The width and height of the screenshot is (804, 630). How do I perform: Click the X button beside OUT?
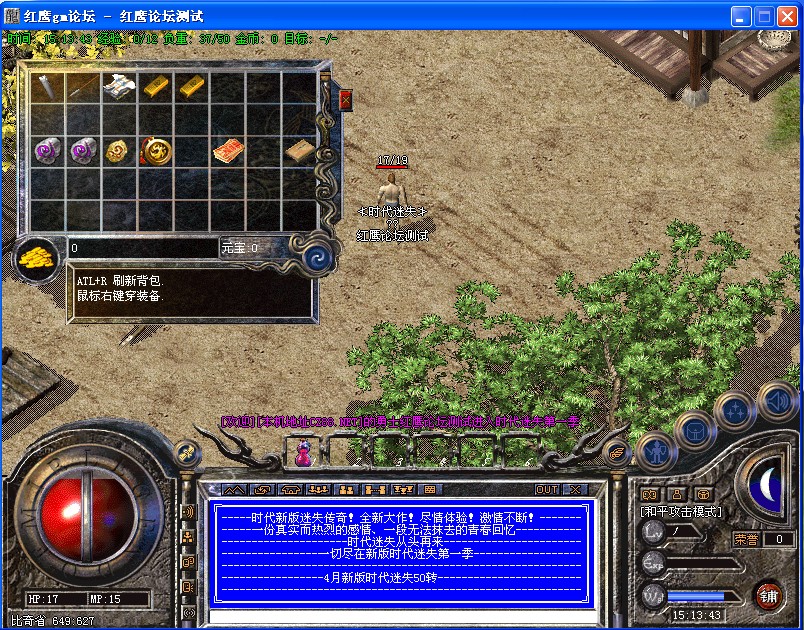(574, 490)
